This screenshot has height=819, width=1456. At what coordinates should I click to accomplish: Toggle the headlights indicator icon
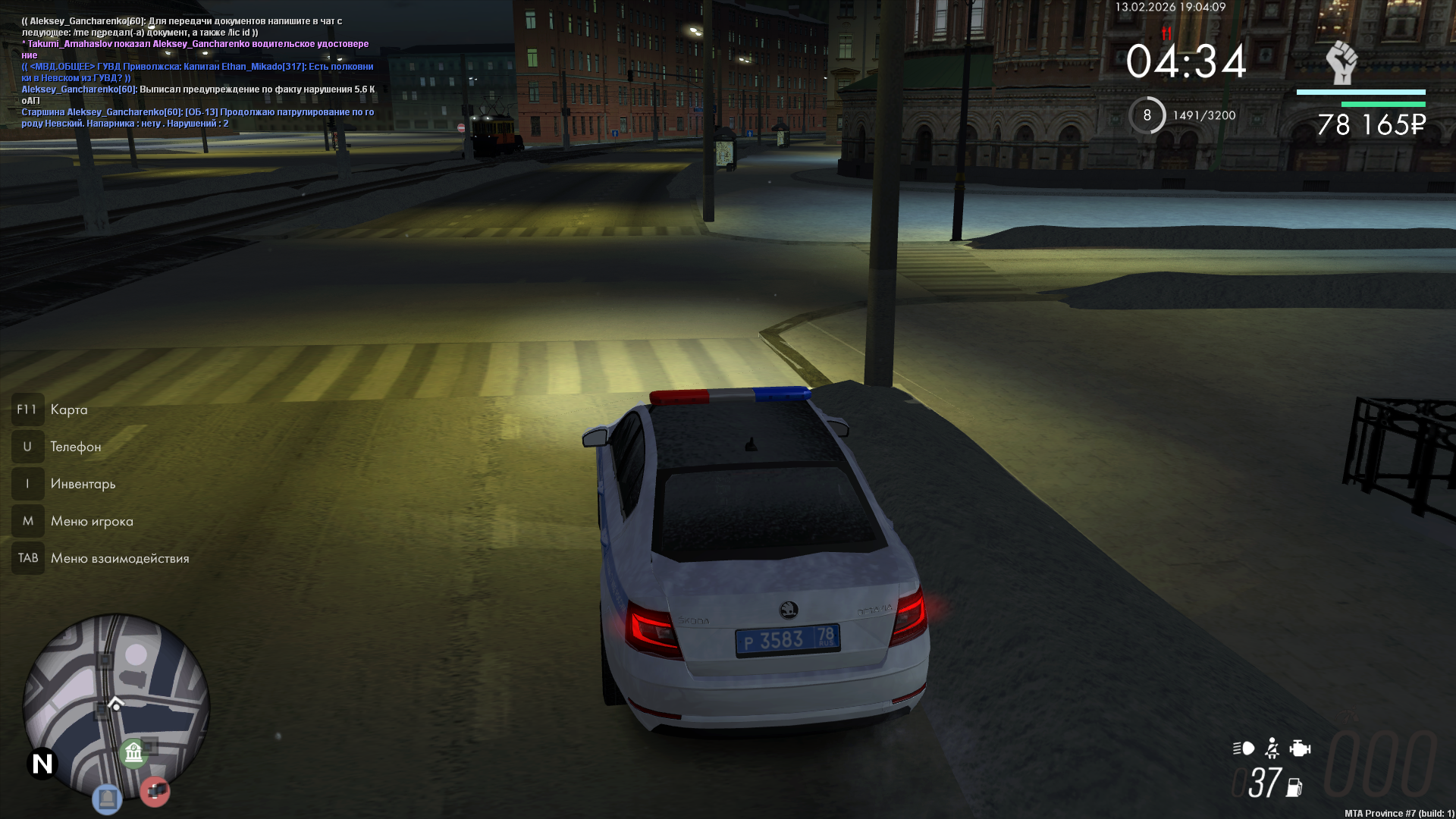[x=1244, y=748]
